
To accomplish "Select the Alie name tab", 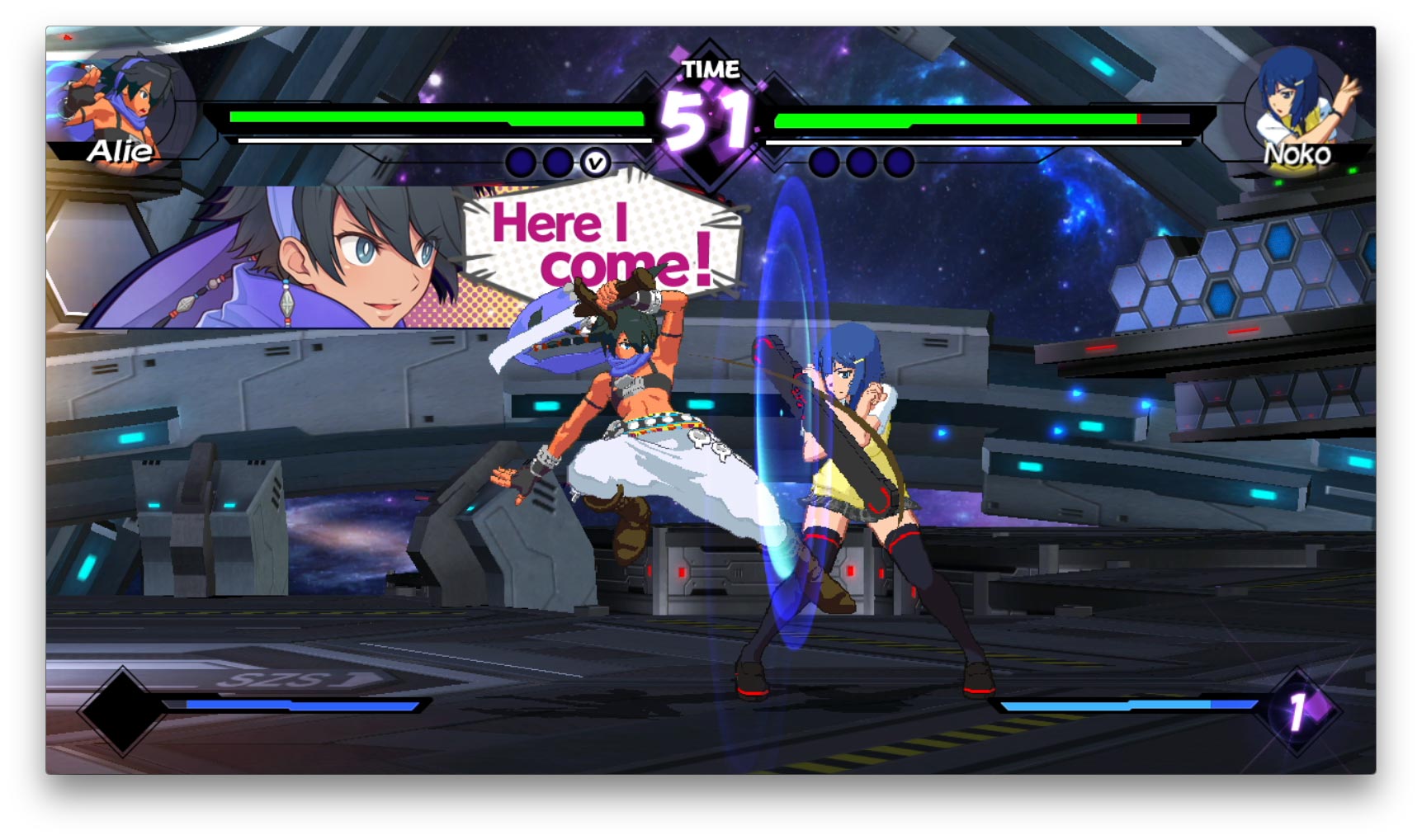I will point(122,153).
